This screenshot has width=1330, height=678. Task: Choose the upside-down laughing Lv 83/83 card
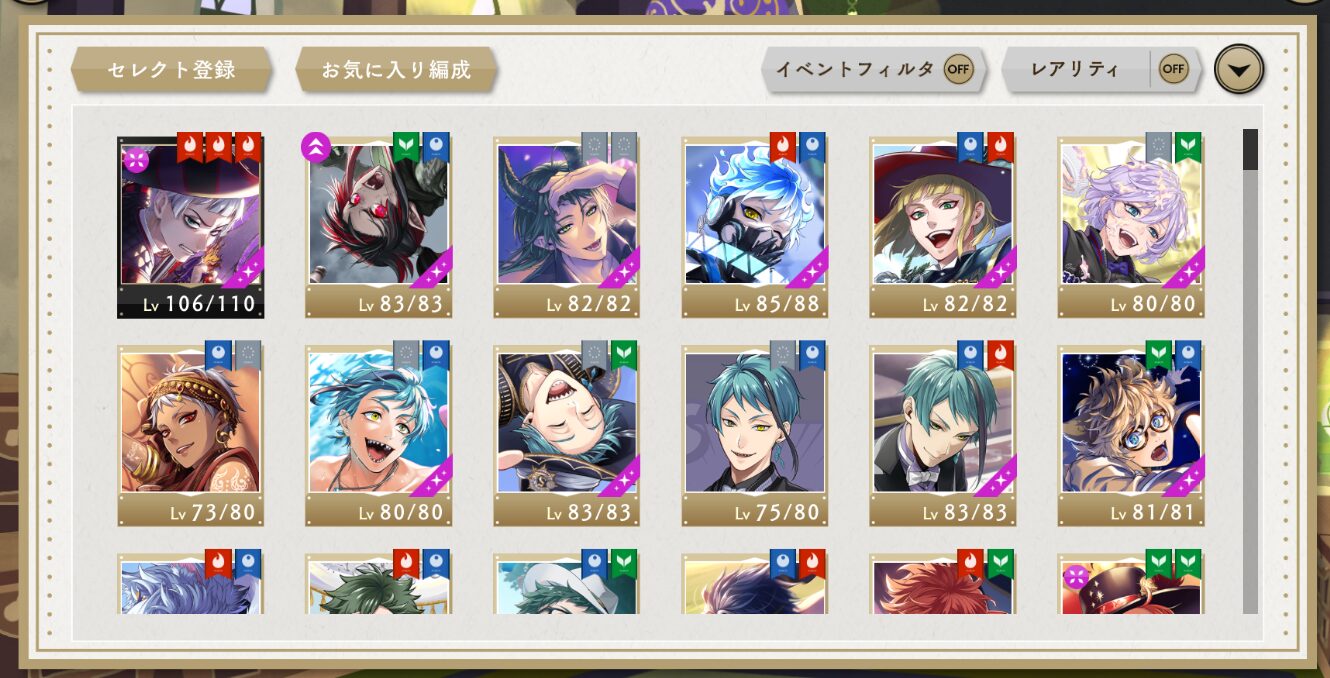[566, 434]
